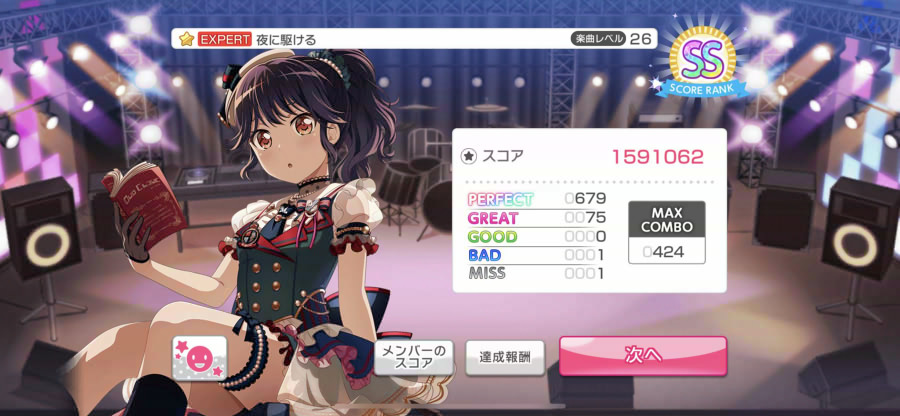This screenshot has height=416, width=900.
Task: Tap the pink 次へ (Next) button
Action: [642, 356]
